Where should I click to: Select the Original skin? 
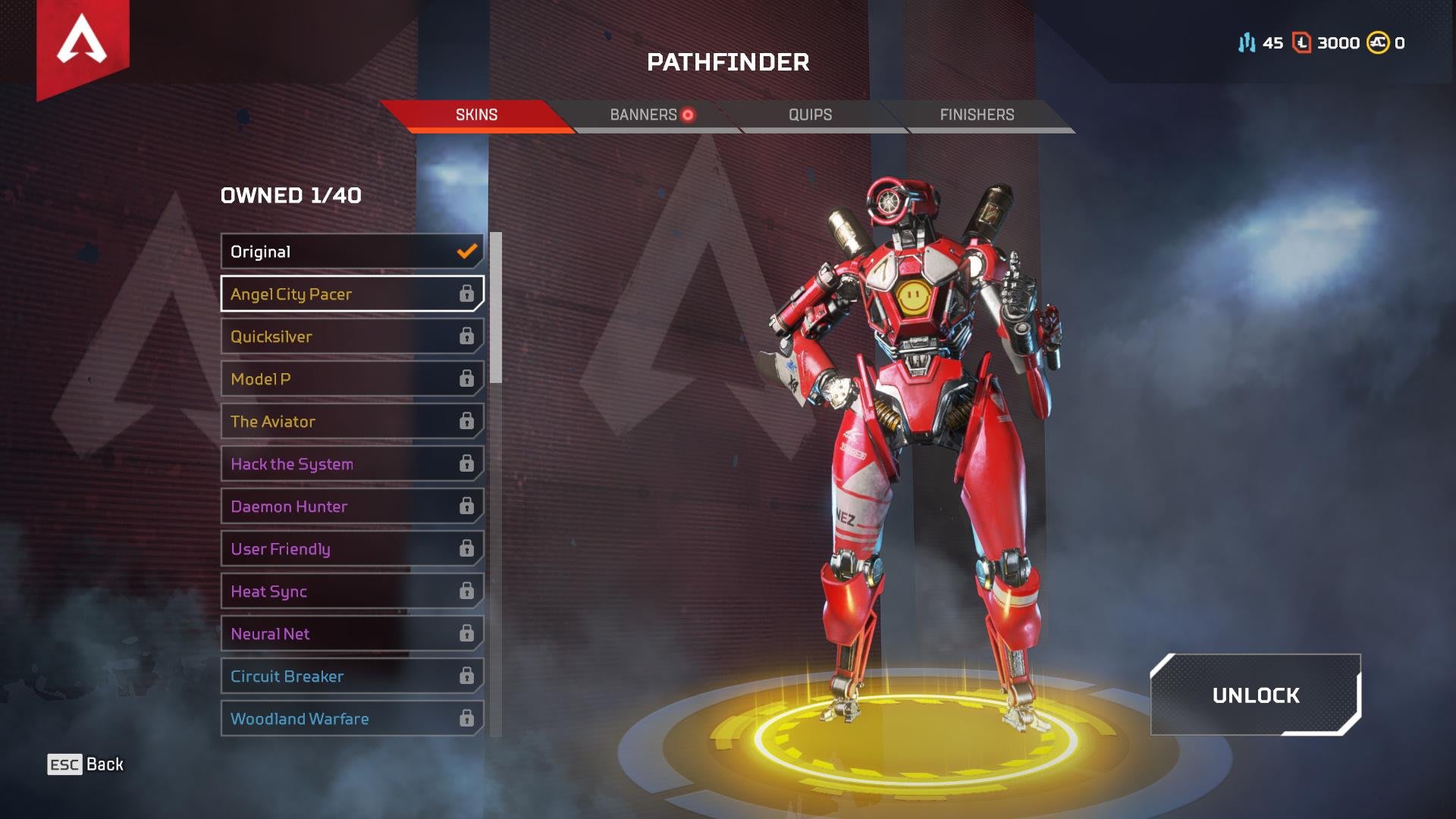[x=352, y=252]
